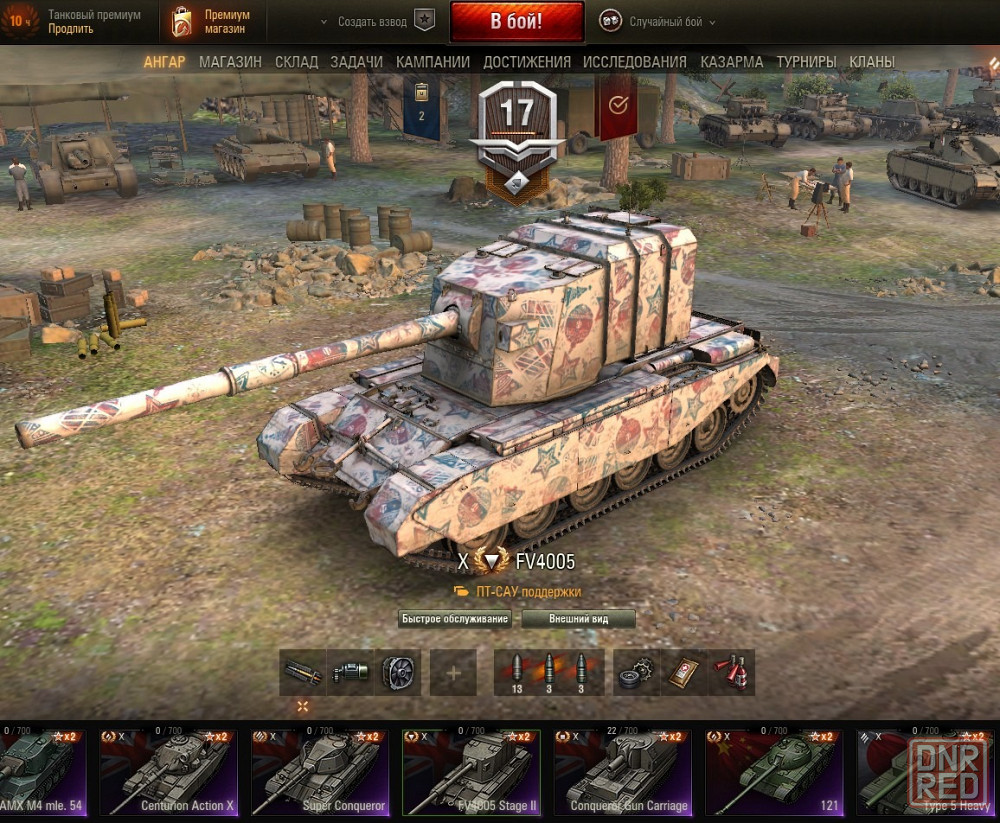This screenshot has width=1000, height=823.
Task: Open the ТУРНИРЫ tab
Action: tap(807, 62)
